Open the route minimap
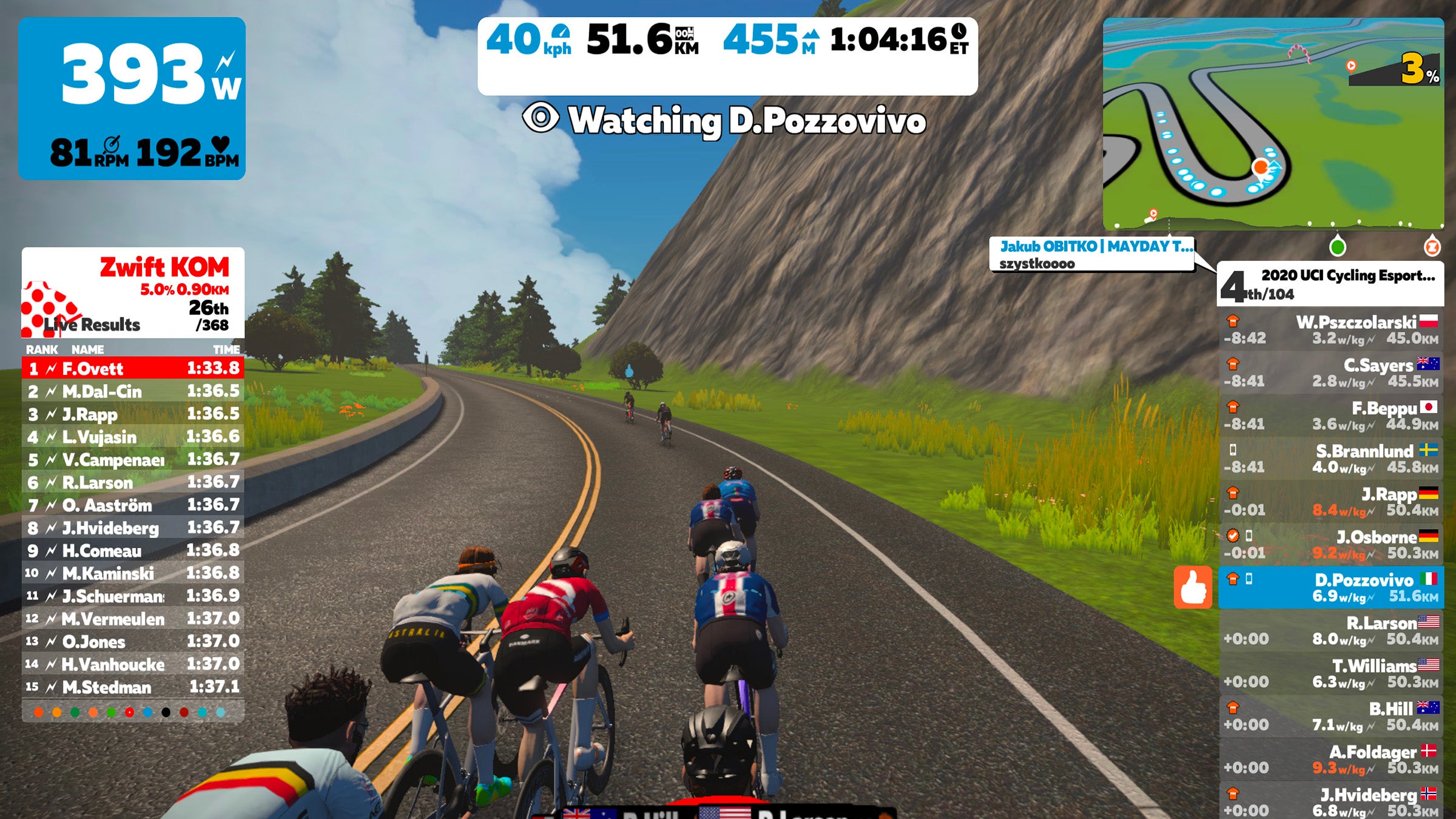1456x819 pixels. (1273, 121)
